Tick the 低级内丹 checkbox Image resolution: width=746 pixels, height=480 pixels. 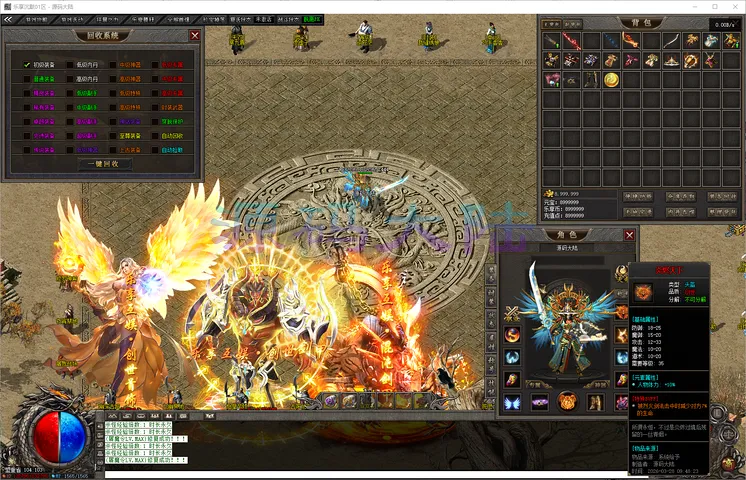pos(69,65)
